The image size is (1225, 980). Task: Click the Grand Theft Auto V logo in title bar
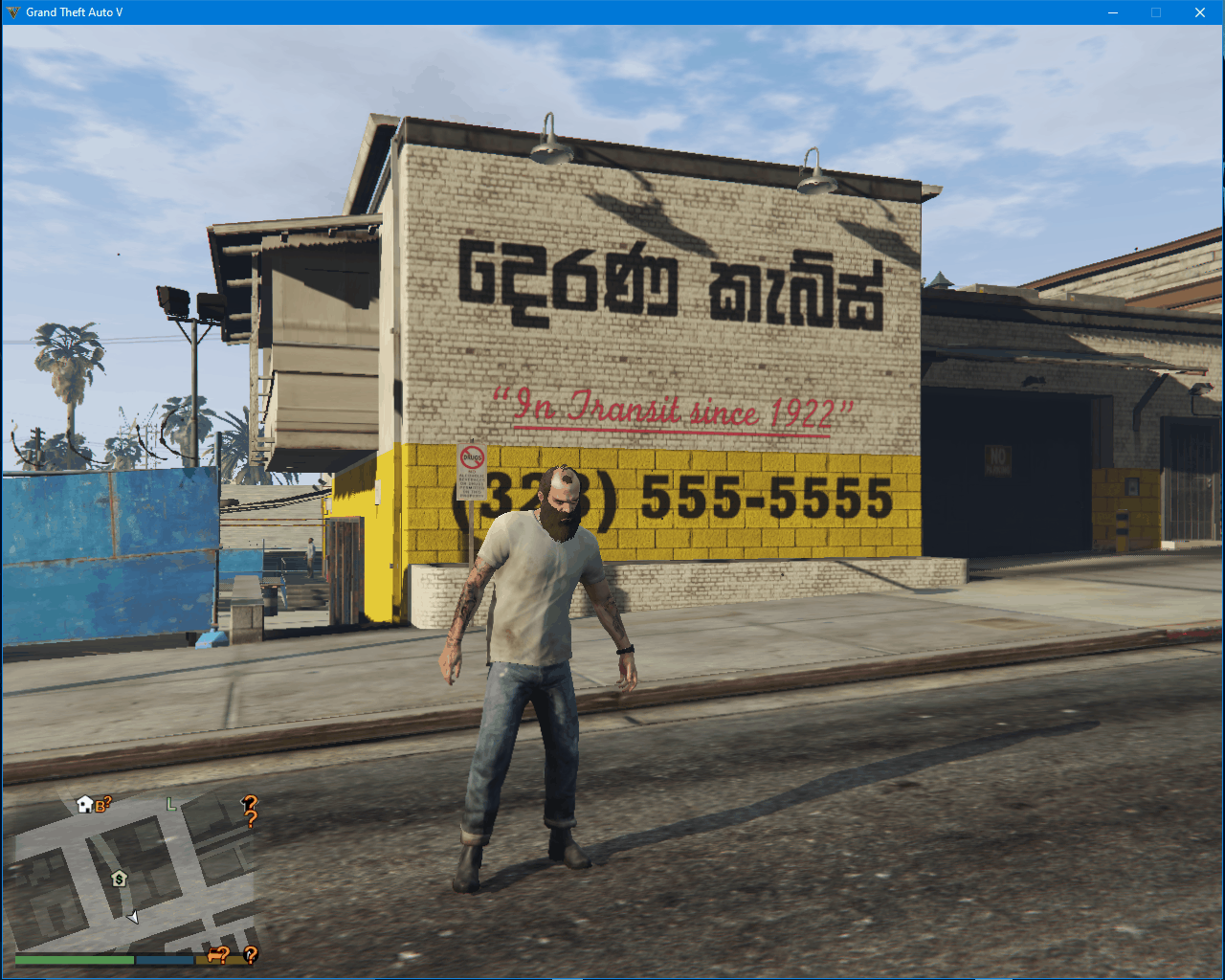tap(13, 11)
